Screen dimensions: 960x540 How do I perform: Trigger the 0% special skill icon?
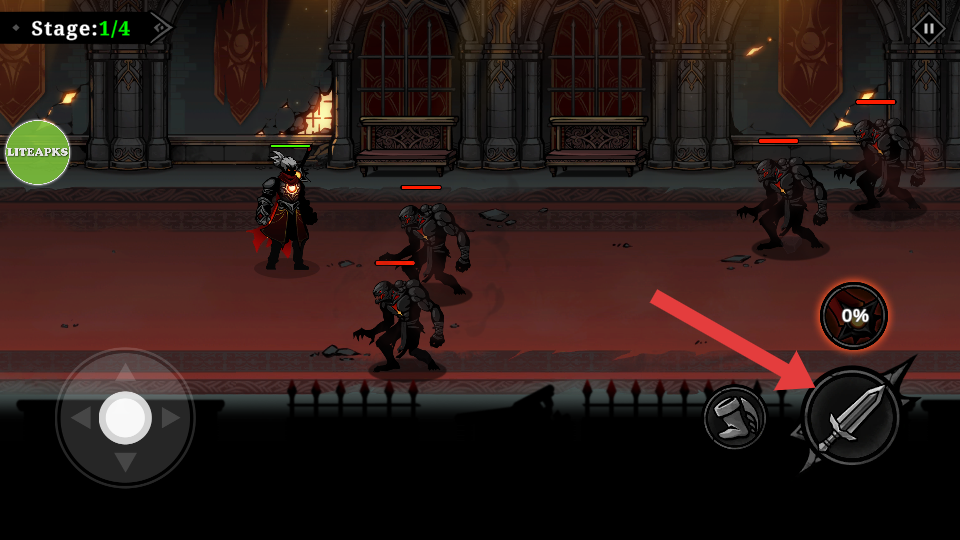point(854,316)
